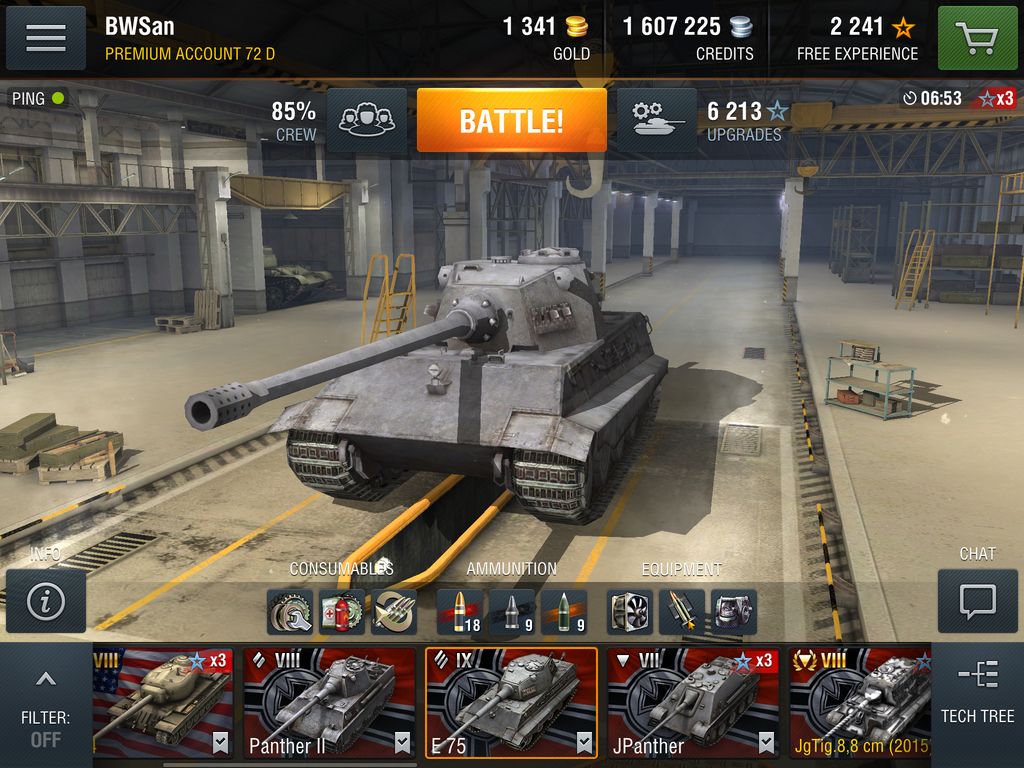Open the tank upgrades button

[657, 120]
